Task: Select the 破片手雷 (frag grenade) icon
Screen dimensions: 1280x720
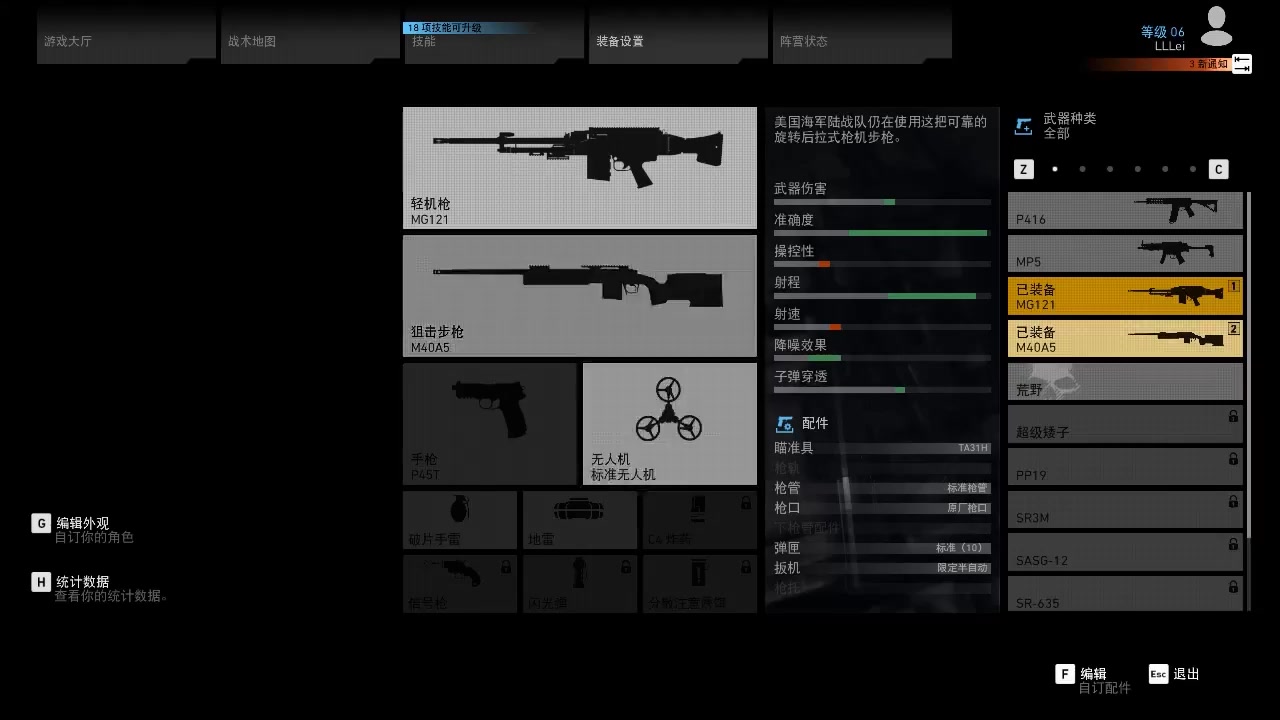Action: [x=459, y=520]
